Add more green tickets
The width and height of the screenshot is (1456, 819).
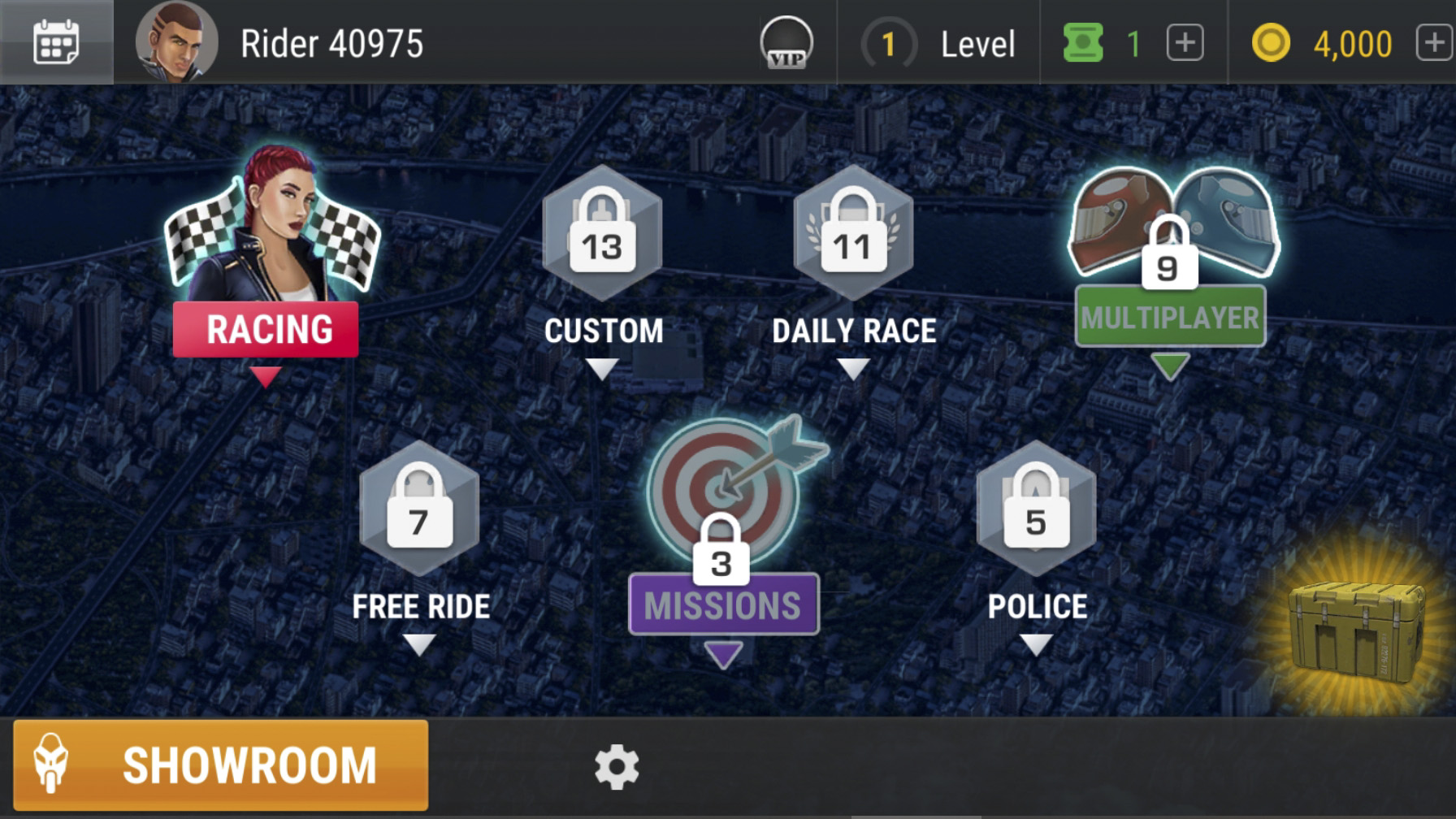(x=1185, y=43)
